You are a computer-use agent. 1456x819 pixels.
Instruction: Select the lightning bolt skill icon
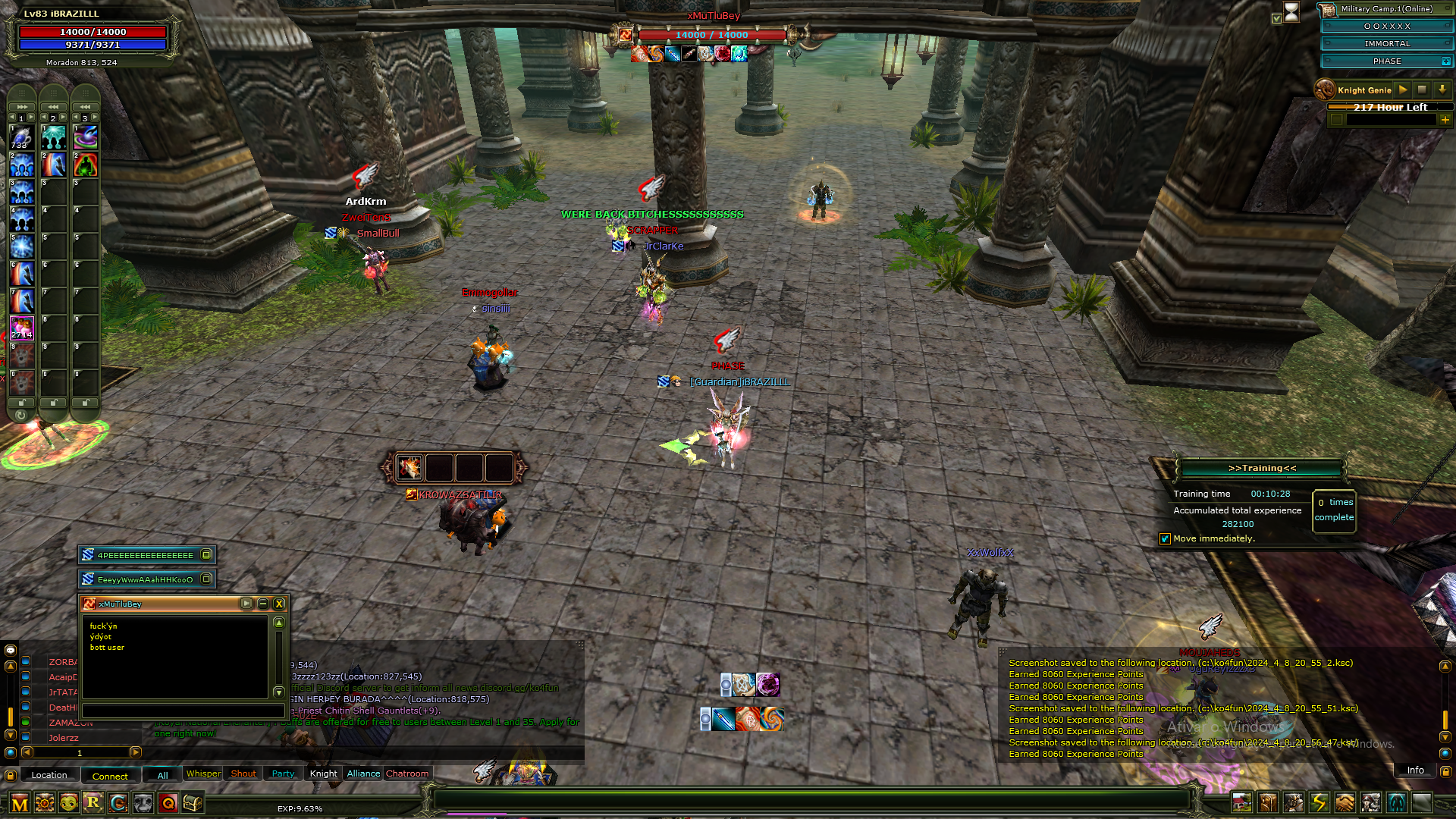1319,803
